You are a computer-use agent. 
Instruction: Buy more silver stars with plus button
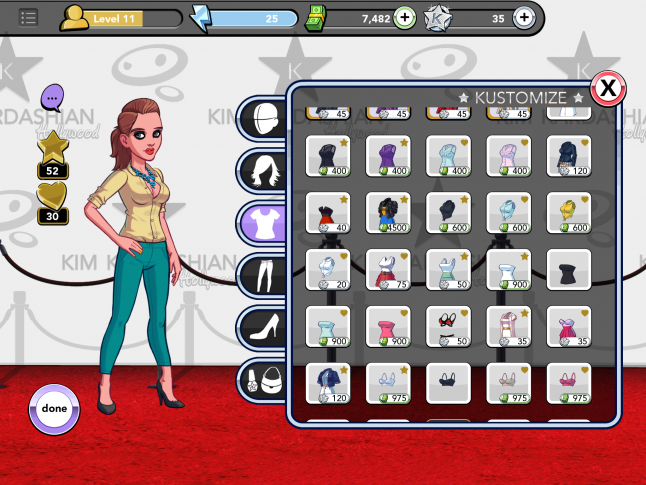pos(523,17)
